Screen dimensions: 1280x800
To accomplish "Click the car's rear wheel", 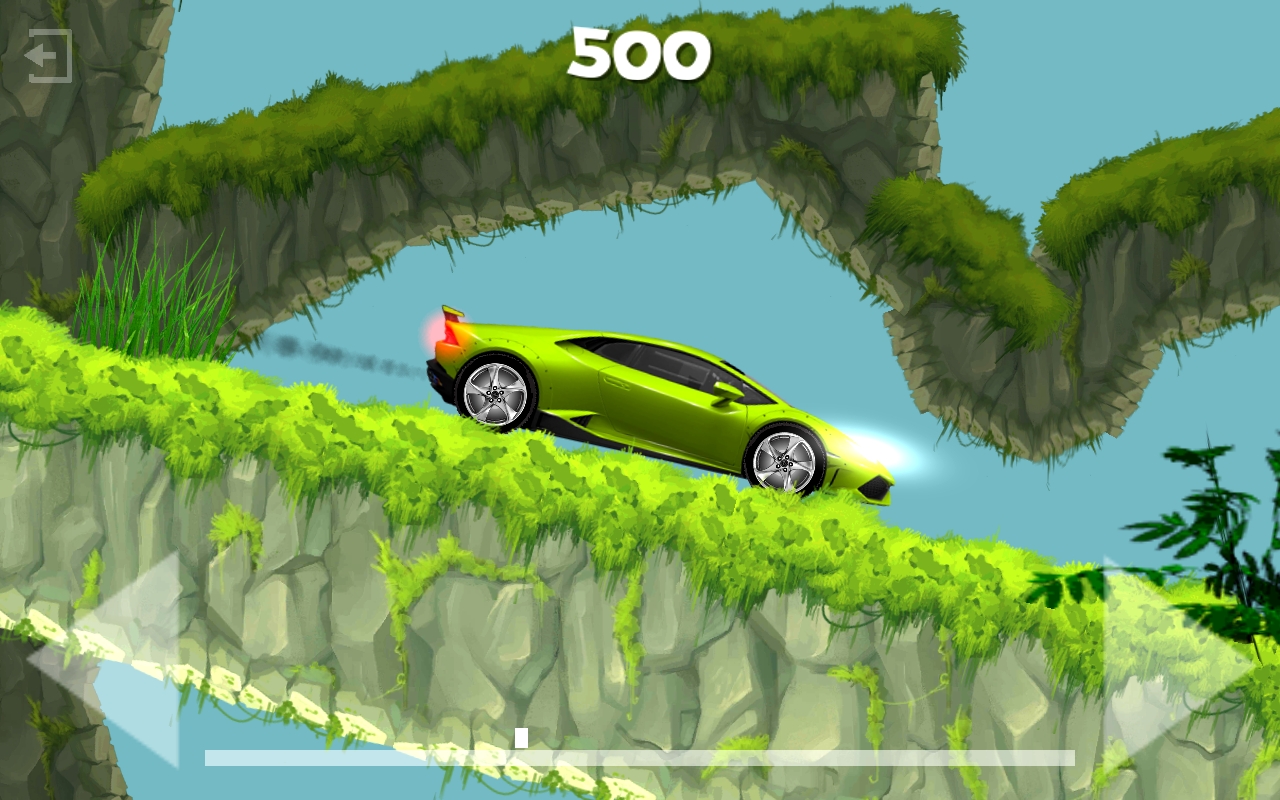I will [x=495, y=395].
